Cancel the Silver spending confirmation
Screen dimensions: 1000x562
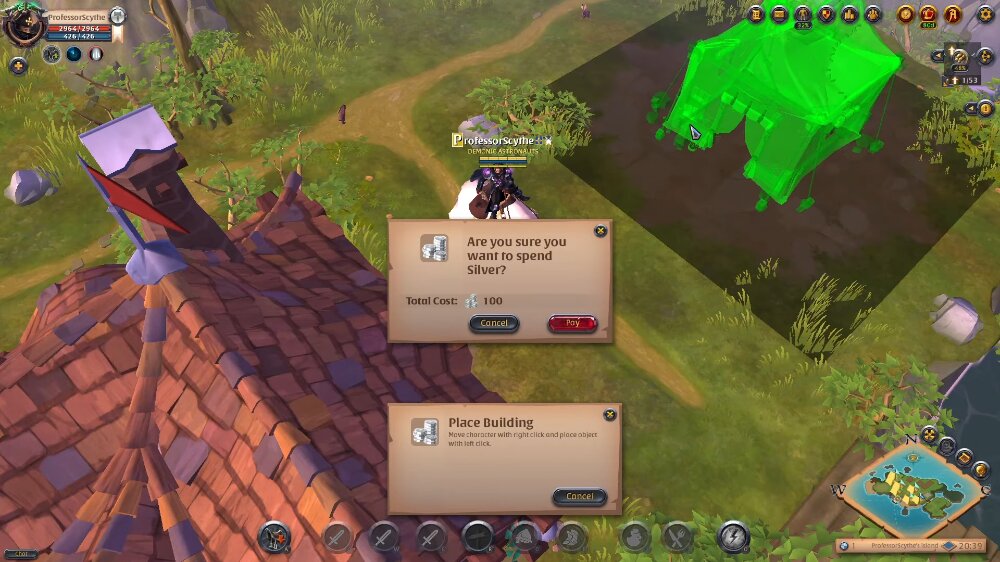point(494,323)
